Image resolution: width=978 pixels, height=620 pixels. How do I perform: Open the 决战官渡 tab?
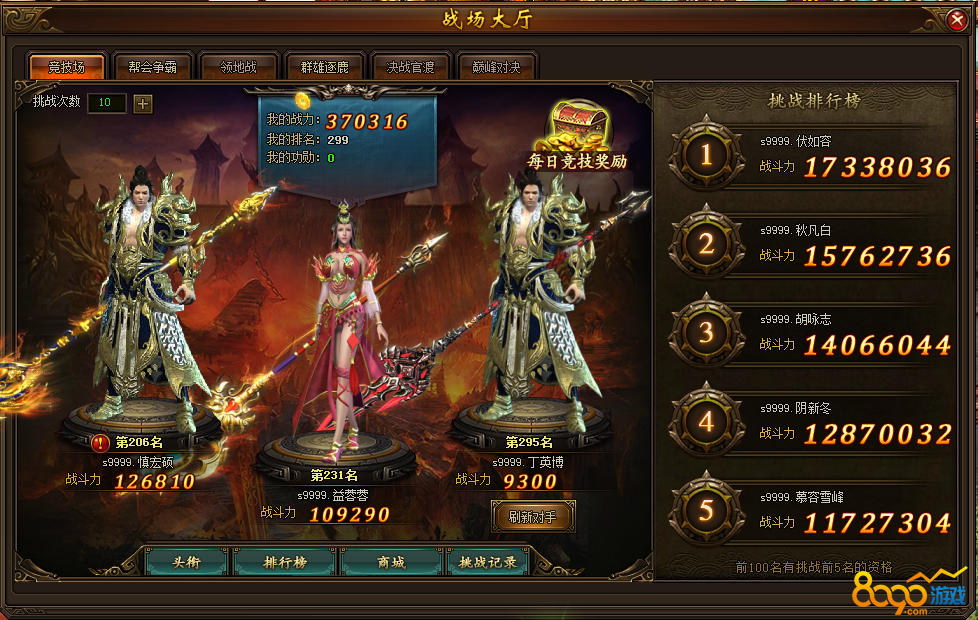coord(410,67)
